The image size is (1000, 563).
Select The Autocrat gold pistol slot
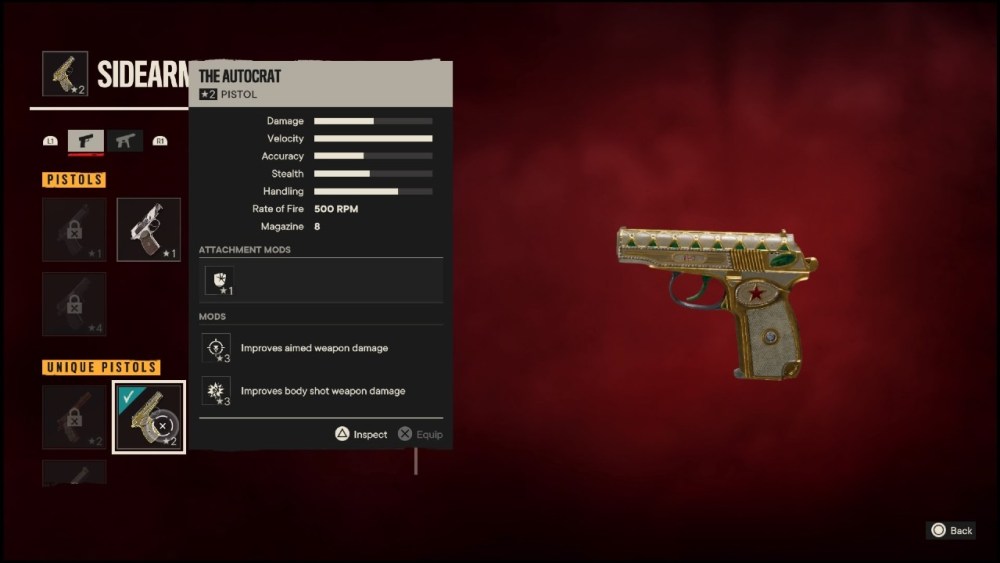[x=148, y=416]
